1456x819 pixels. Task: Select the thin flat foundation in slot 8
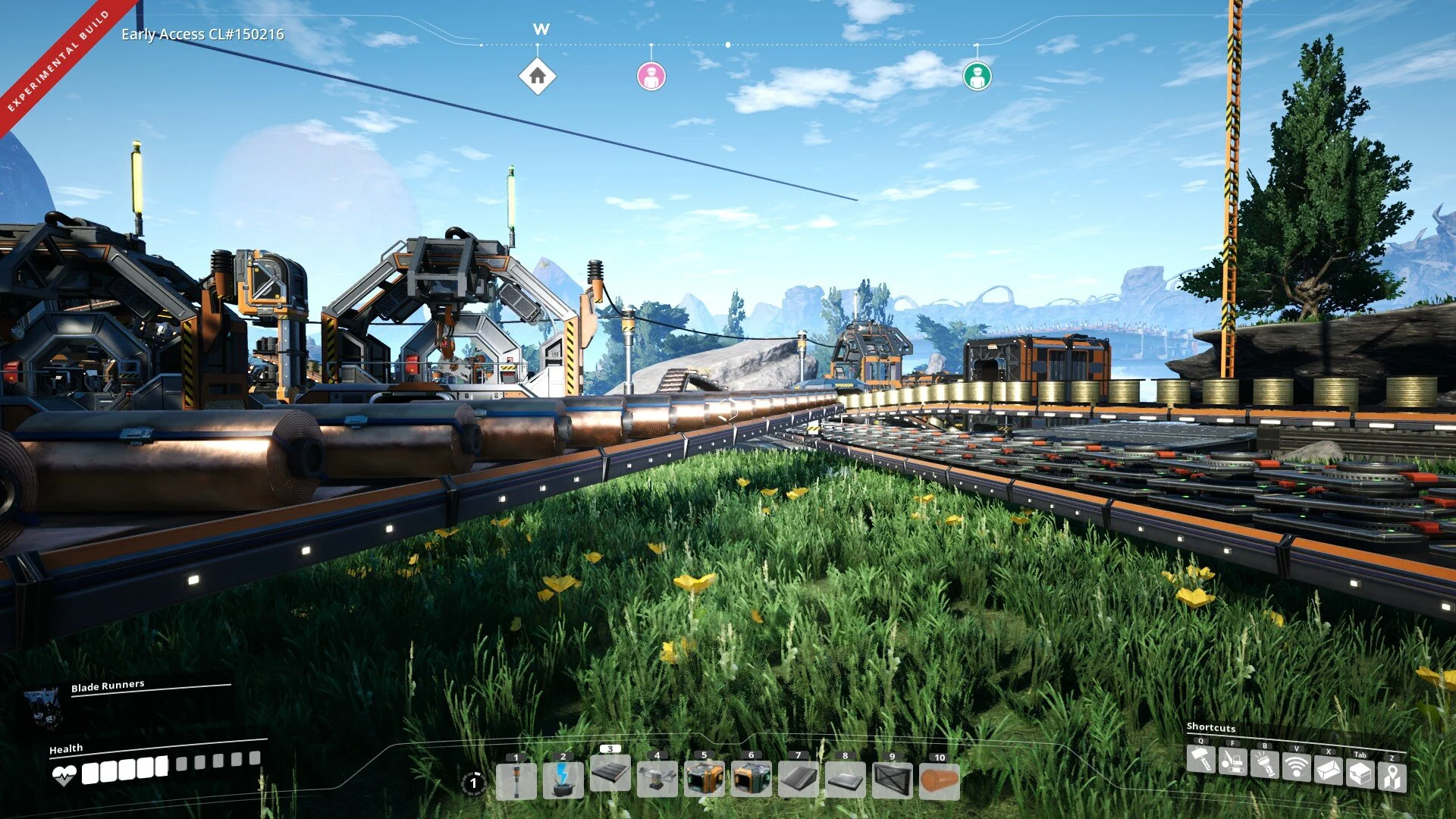845,781
